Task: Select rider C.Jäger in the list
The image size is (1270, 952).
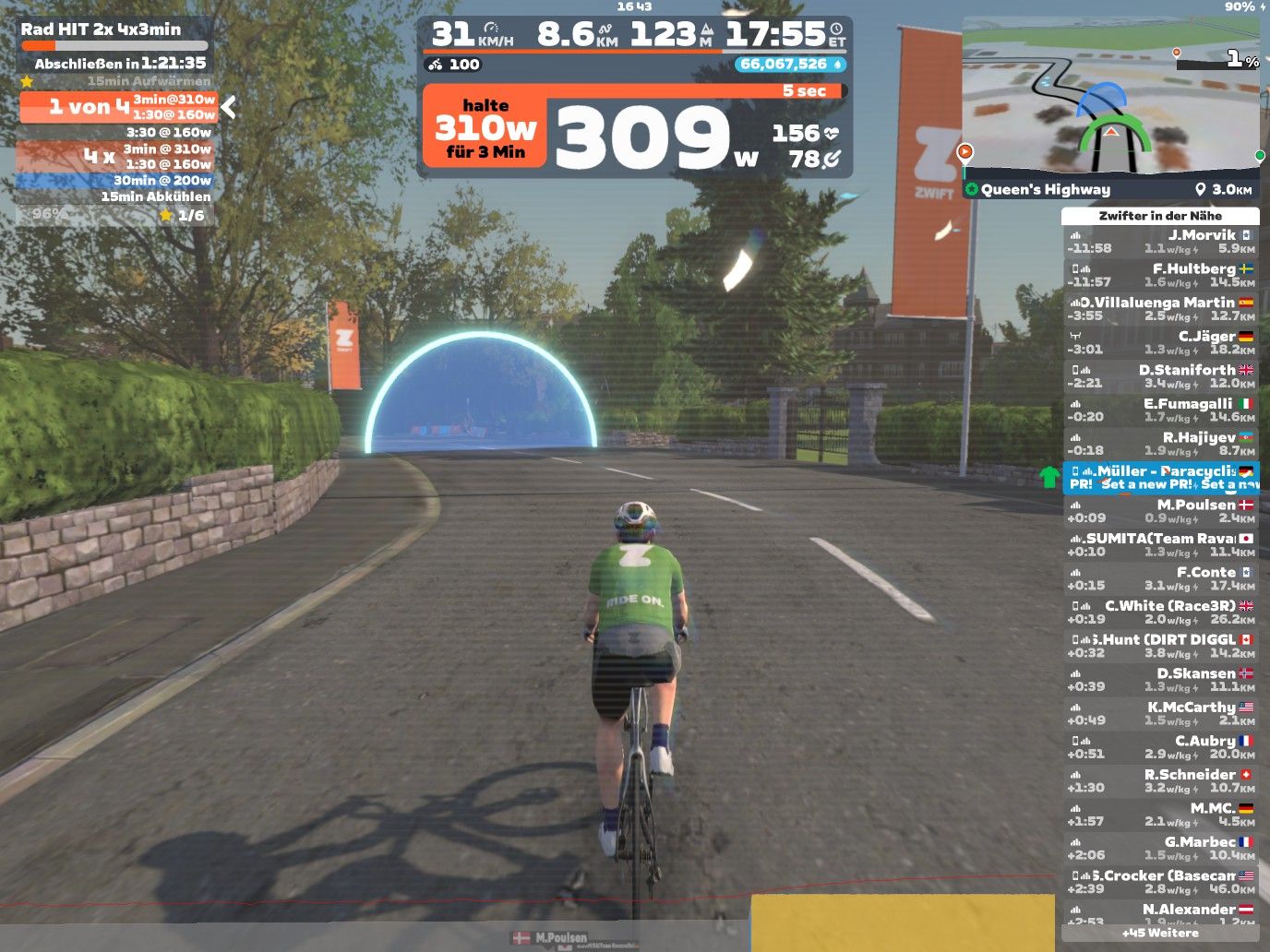Action: [1160, 342]
